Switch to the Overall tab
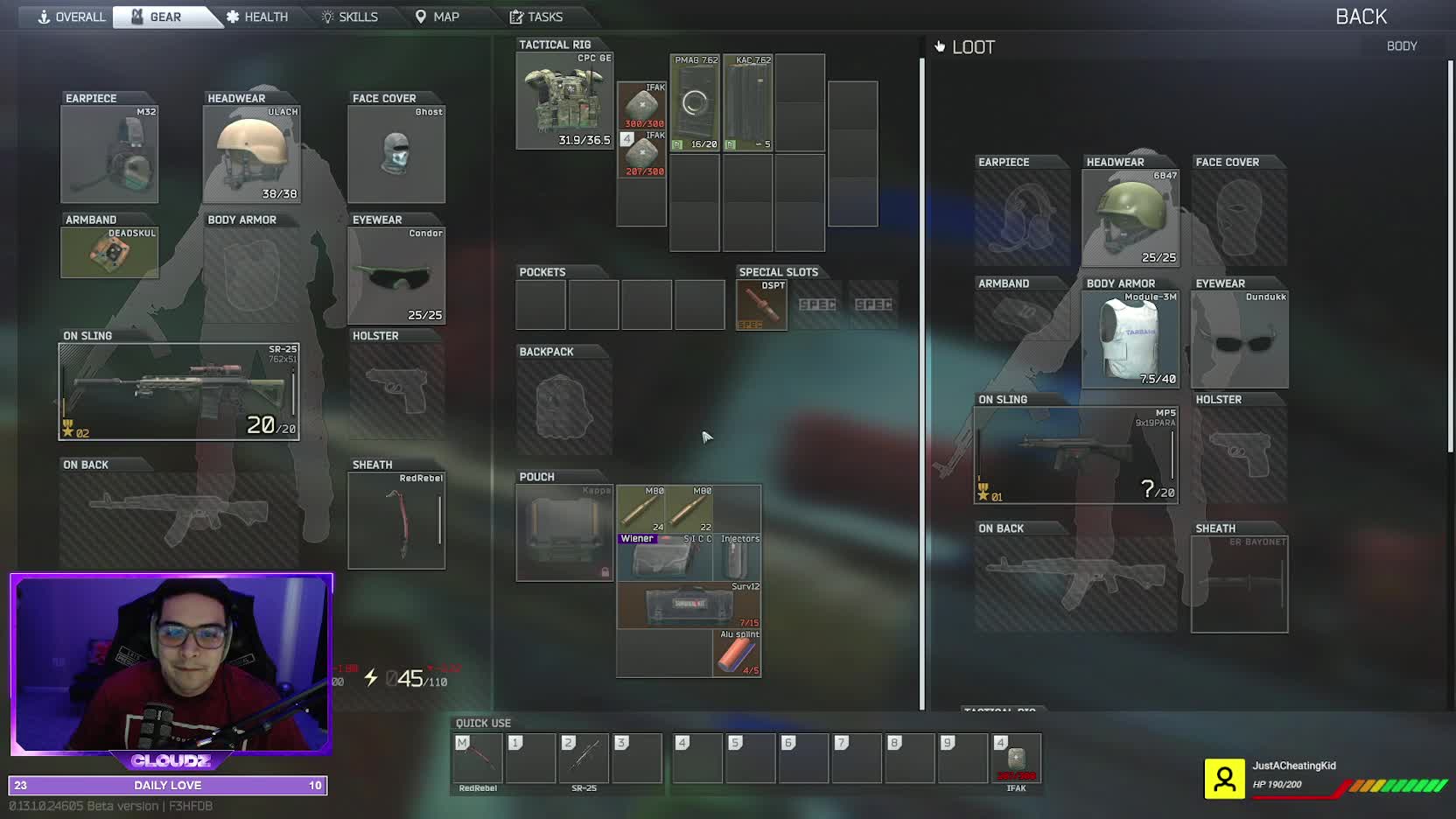 point(71,17)
